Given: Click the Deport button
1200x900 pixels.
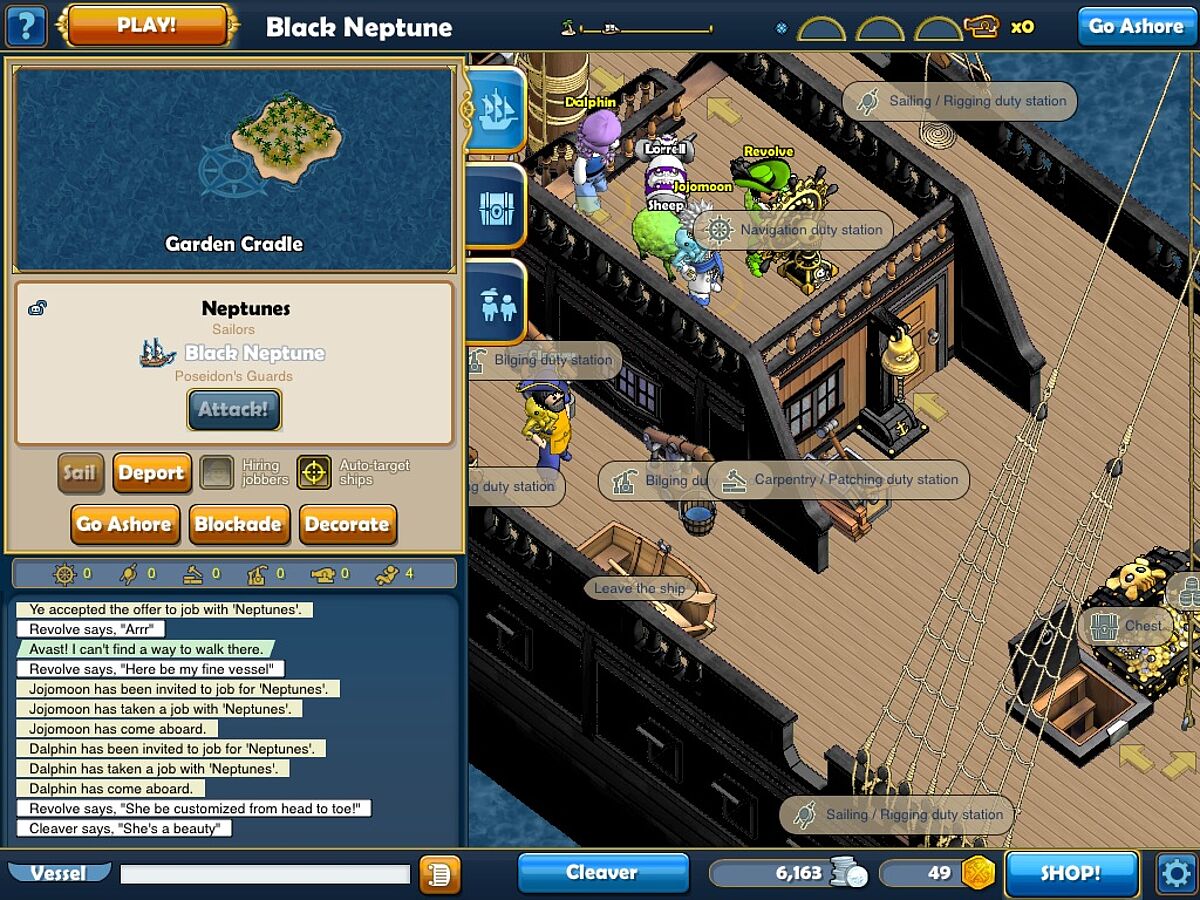Looking at the screenshot, I should (151, 473).
